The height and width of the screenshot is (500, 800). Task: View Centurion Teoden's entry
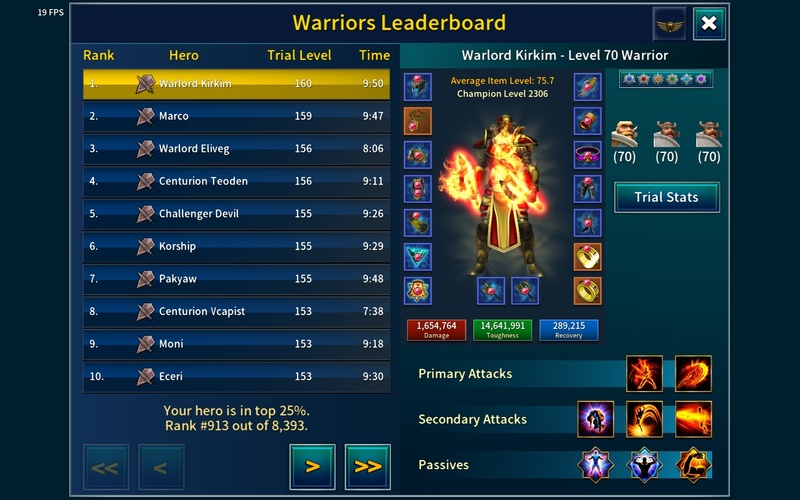pyautogui.click(x=236, y=181)
